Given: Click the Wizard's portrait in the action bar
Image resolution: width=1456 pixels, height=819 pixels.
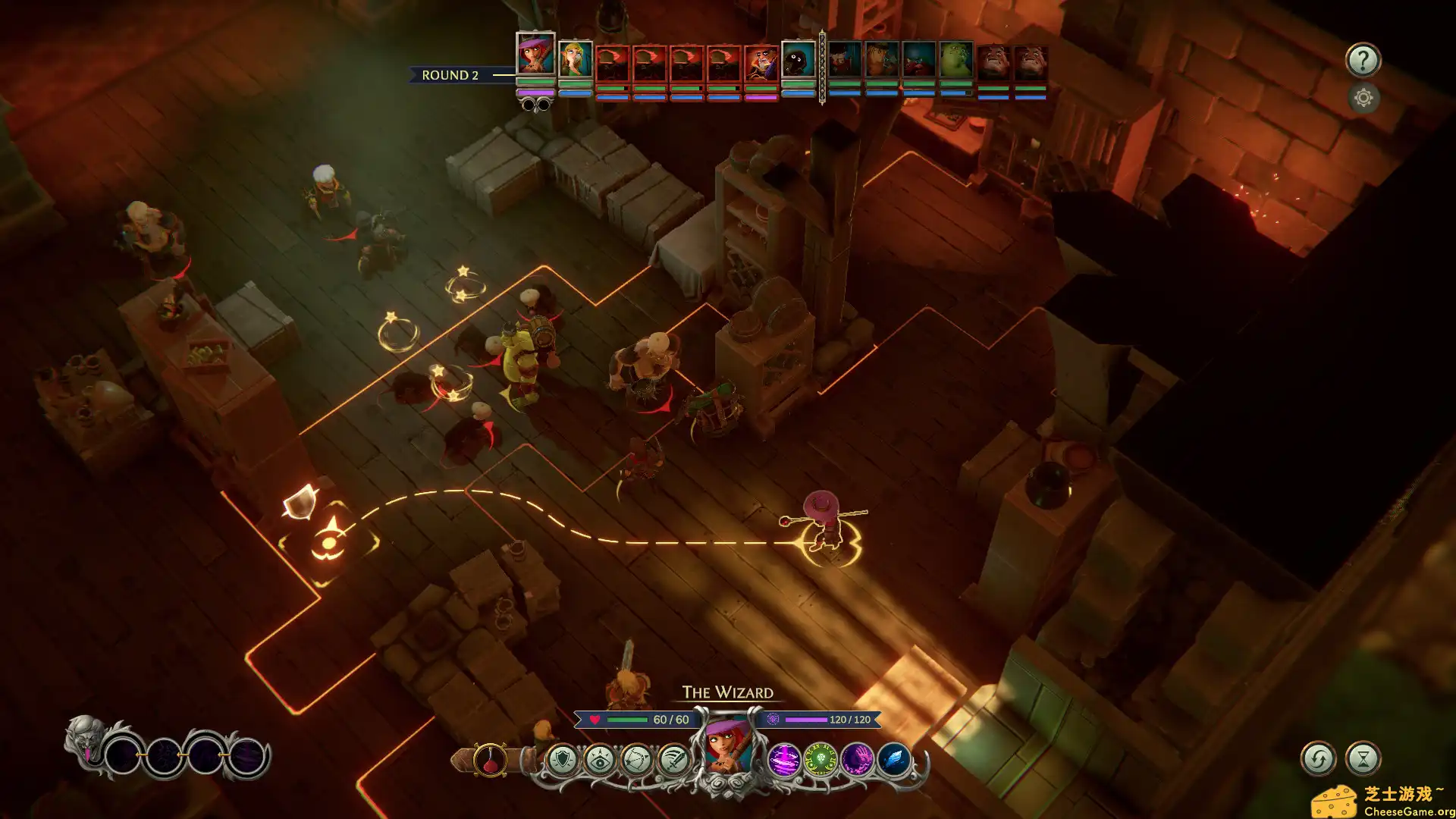Looking at the screenshot, I should pos(728,748).
